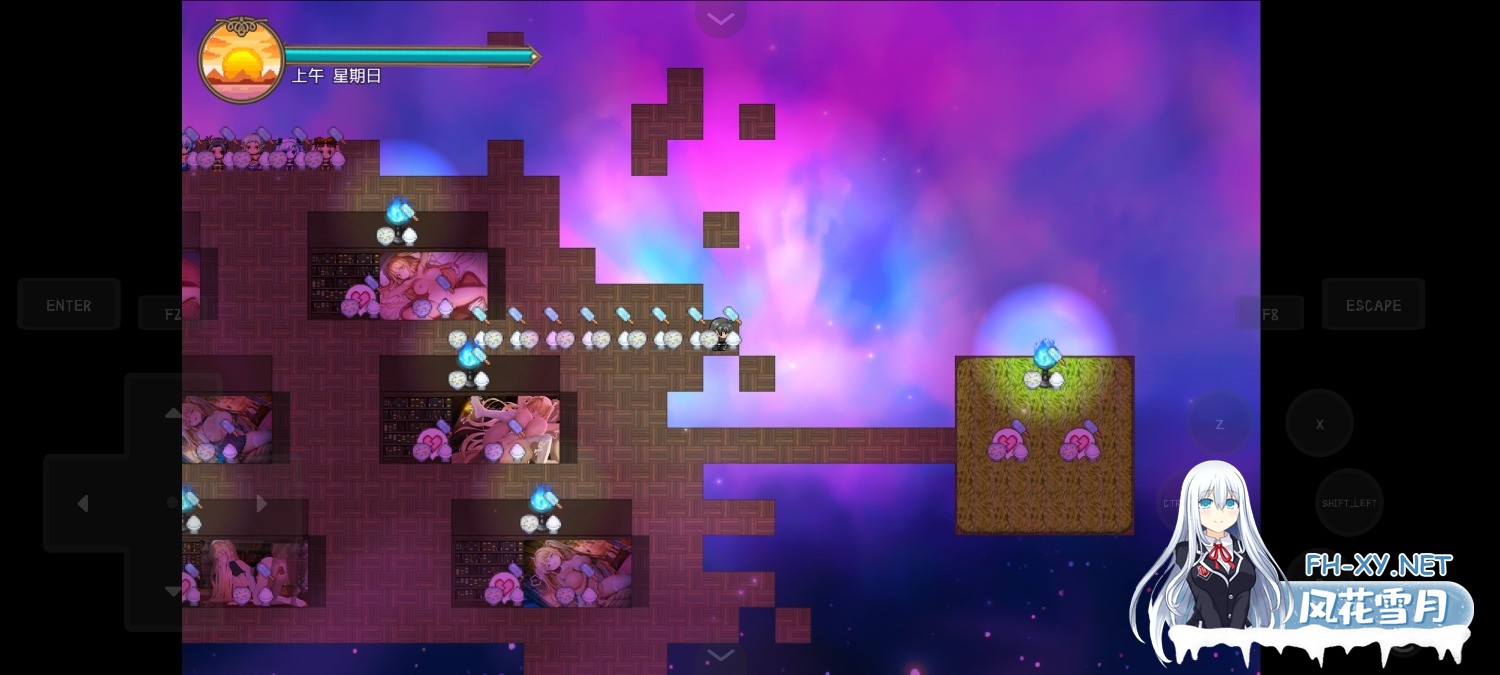Tap the D-pad left arrow

[83, 503]
